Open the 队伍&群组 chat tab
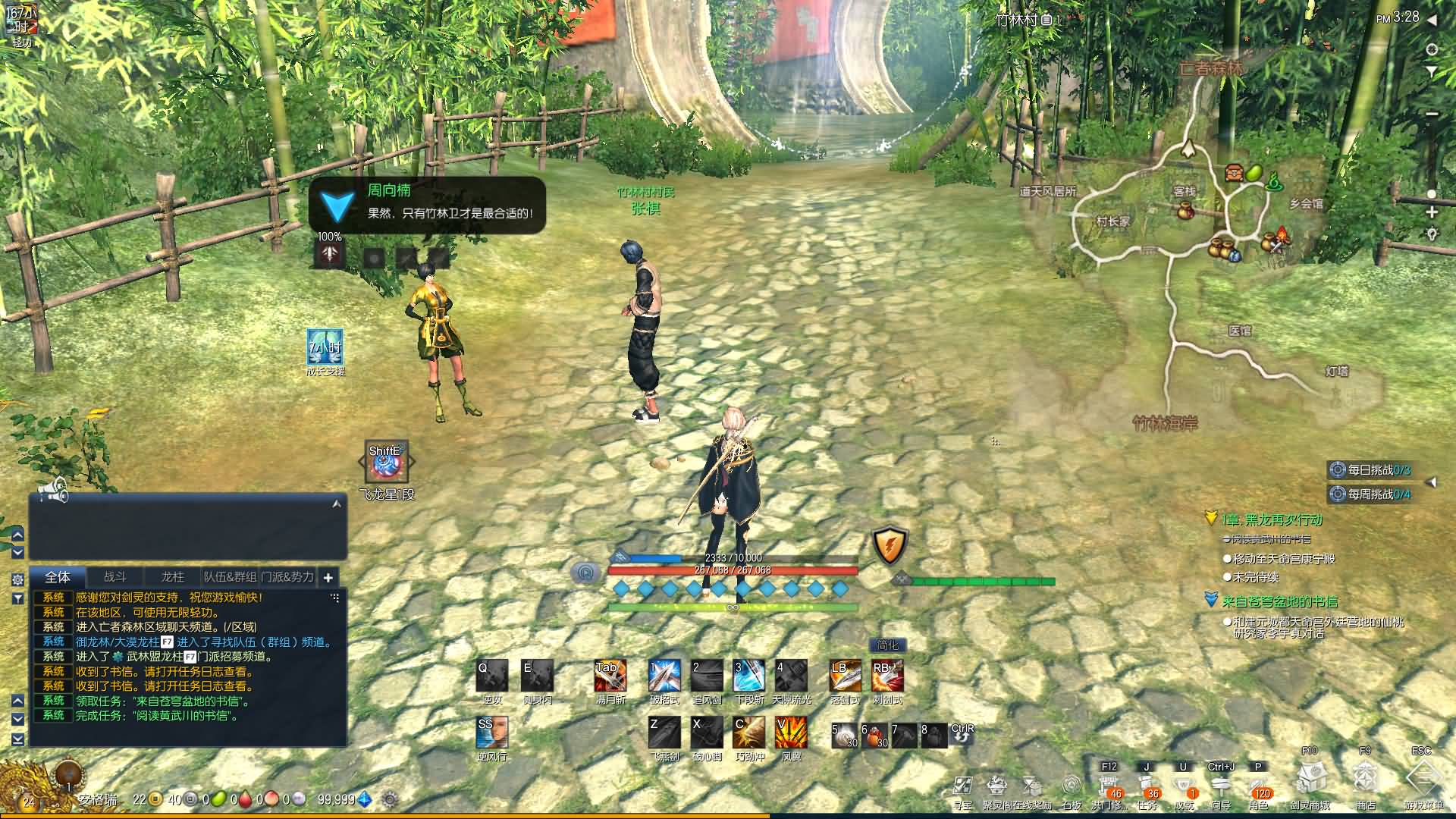This screenshot has width=1456, height=819. coord(231,577)
